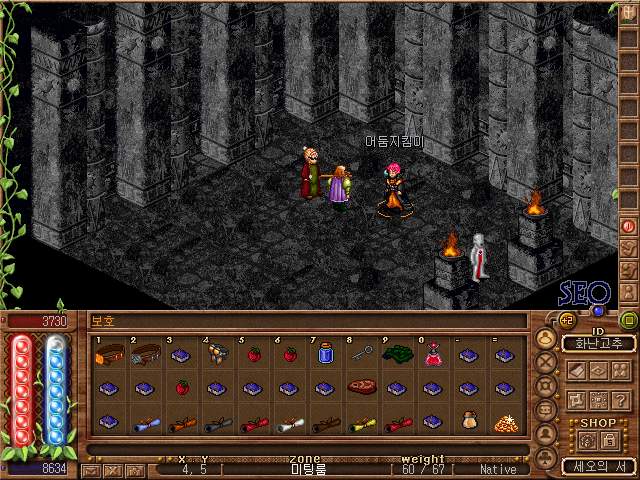
Task: Click the 세오의 서 button
Action: tap(598, 466)
